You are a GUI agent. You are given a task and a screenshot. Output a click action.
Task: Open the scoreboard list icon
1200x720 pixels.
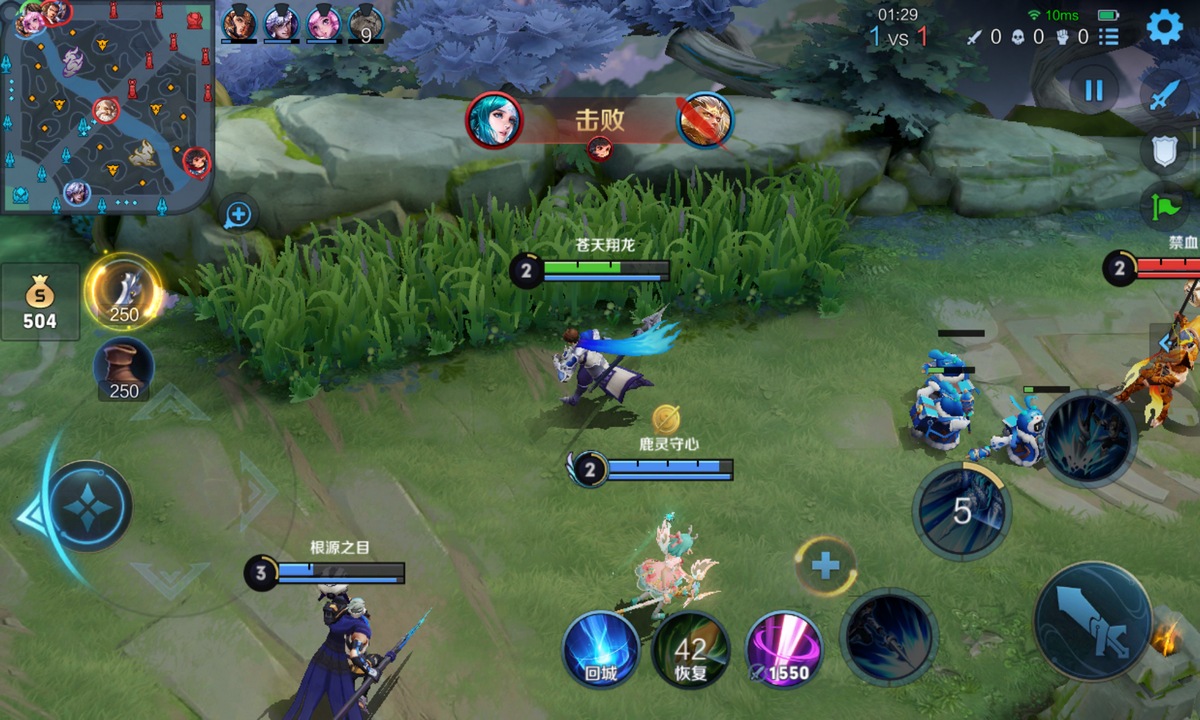coord(1109,37)
